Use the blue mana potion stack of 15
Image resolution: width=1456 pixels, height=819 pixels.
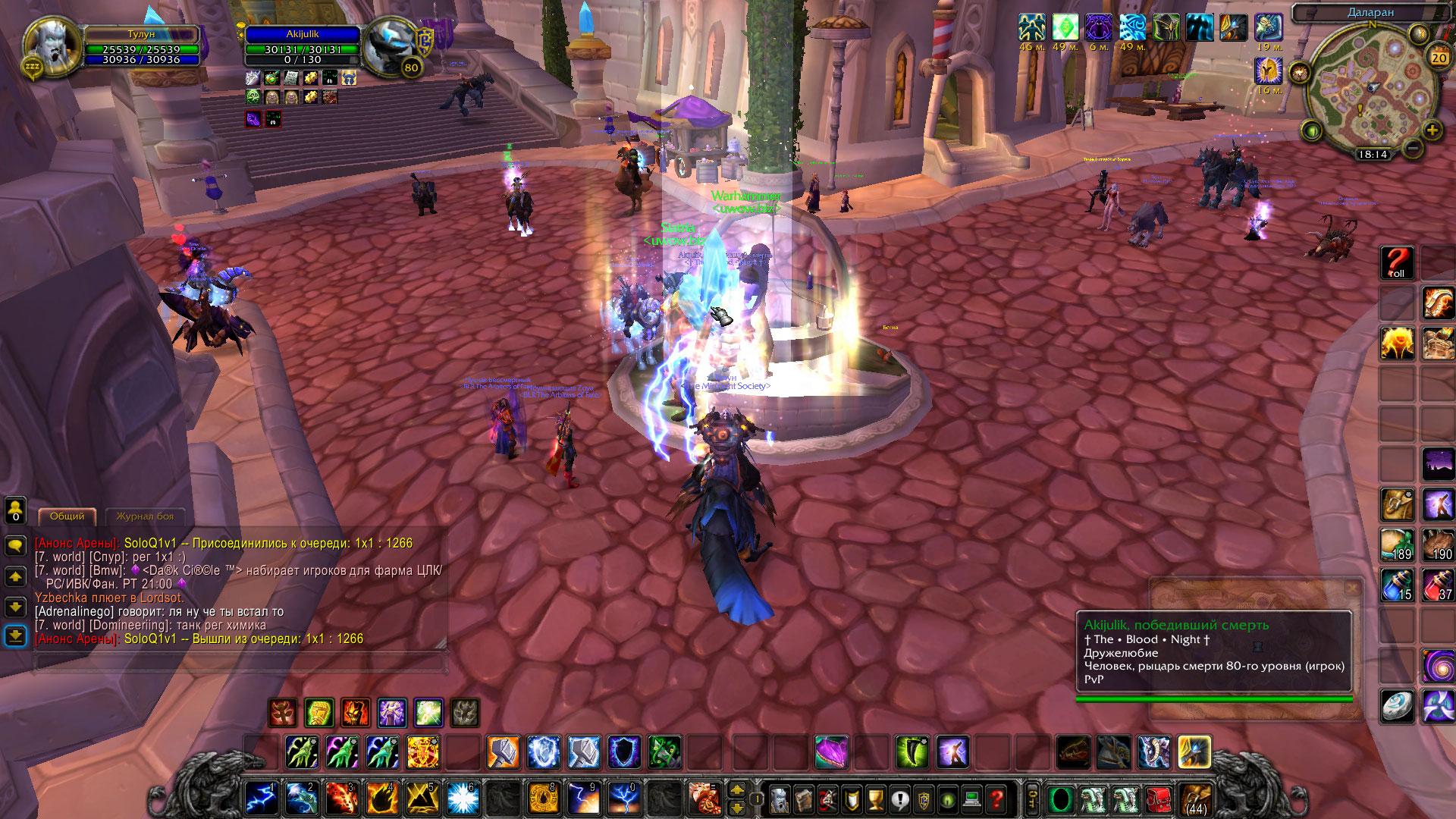(1396, 585)
